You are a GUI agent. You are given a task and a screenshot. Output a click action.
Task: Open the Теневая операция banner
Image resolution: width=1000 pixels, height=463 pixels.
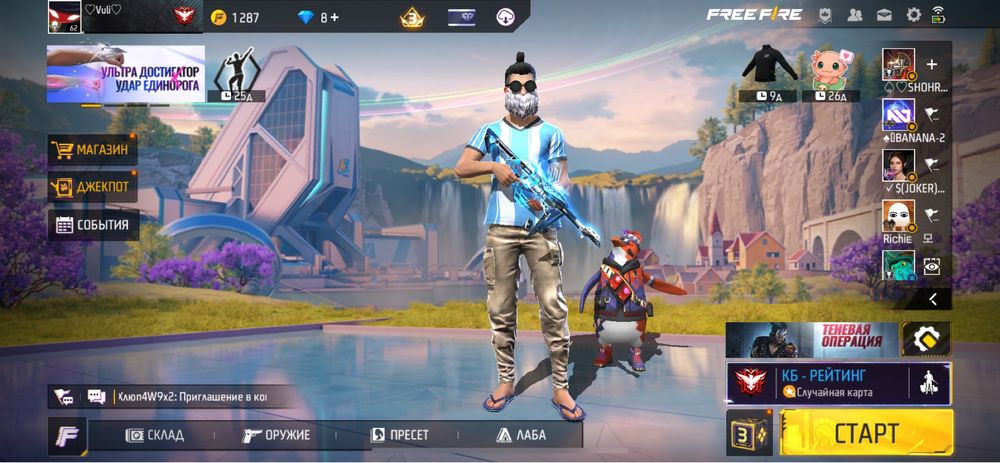click(811, 339)
